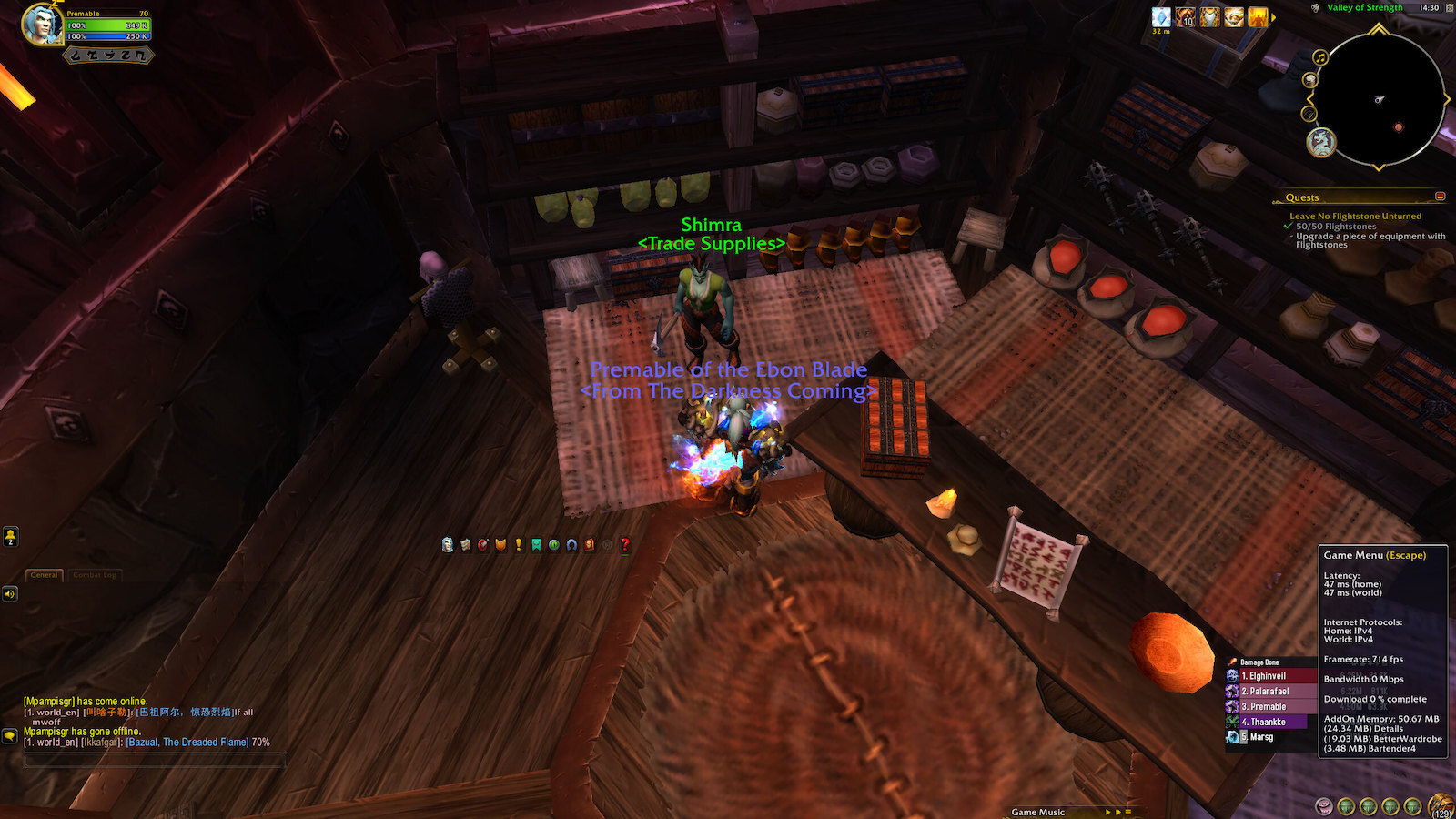Open the calendar button beside the clock

(x=1449, y=7)
